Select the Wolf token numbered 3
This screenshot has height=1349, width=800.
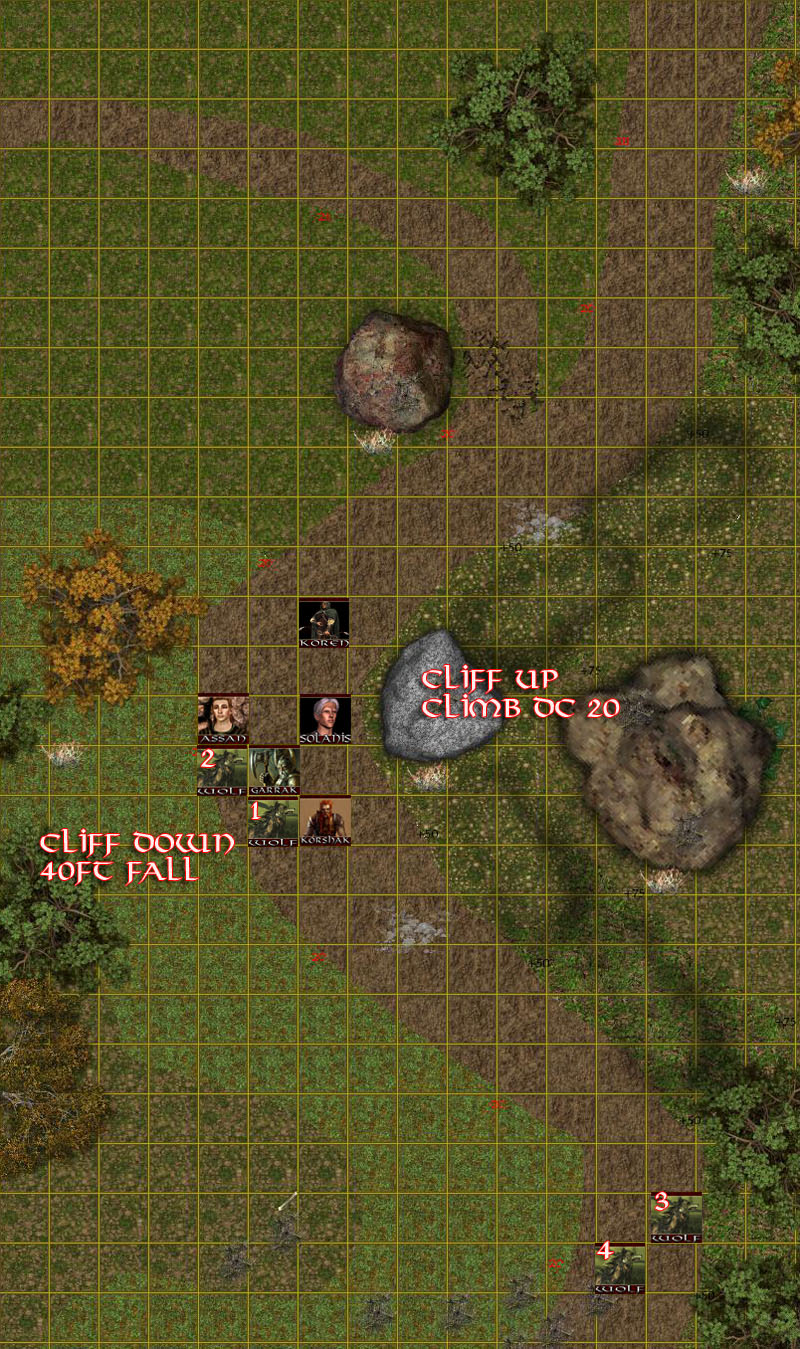point(676,1217)
